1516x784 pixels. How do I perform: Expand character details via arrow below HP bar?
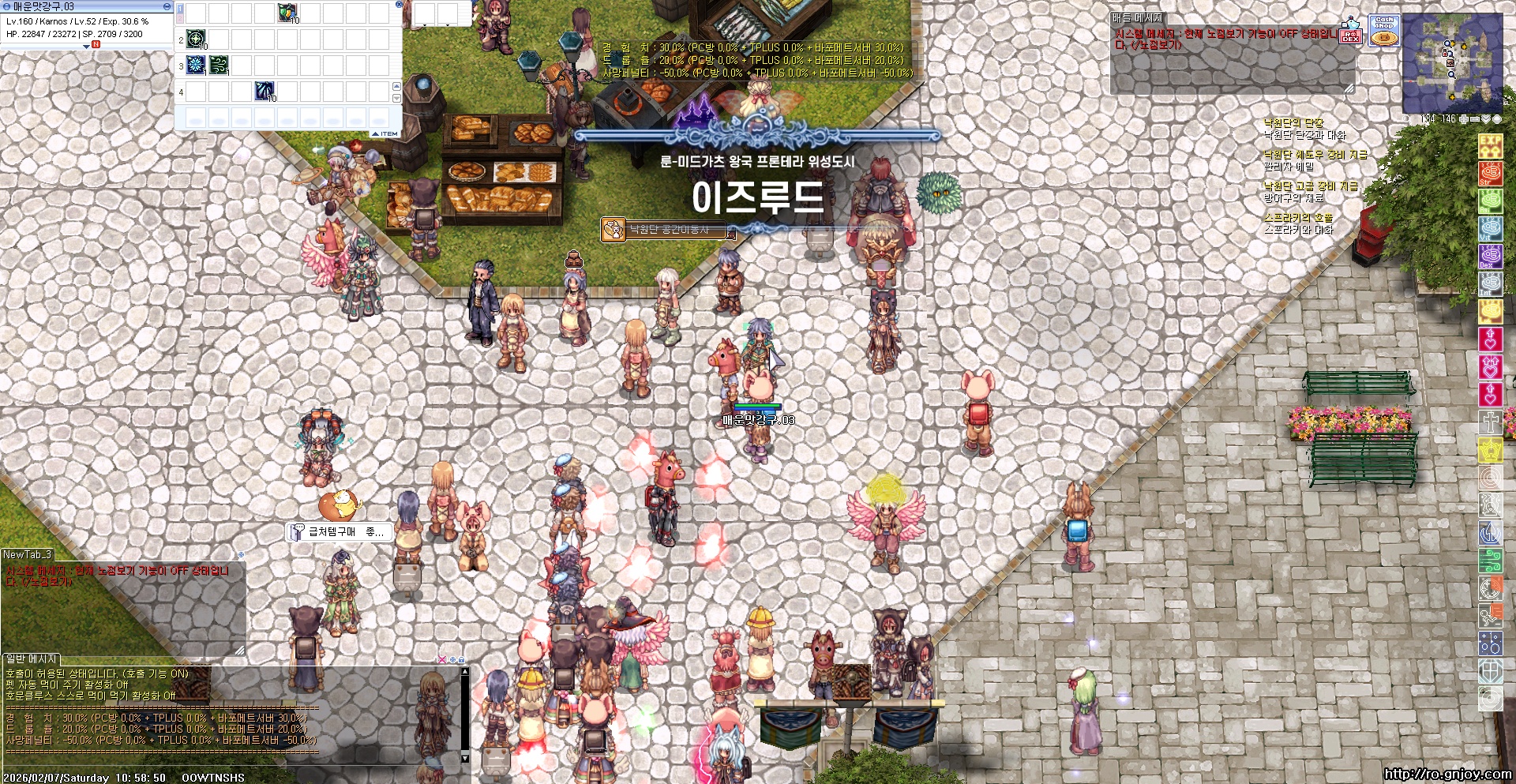[85, 46]
